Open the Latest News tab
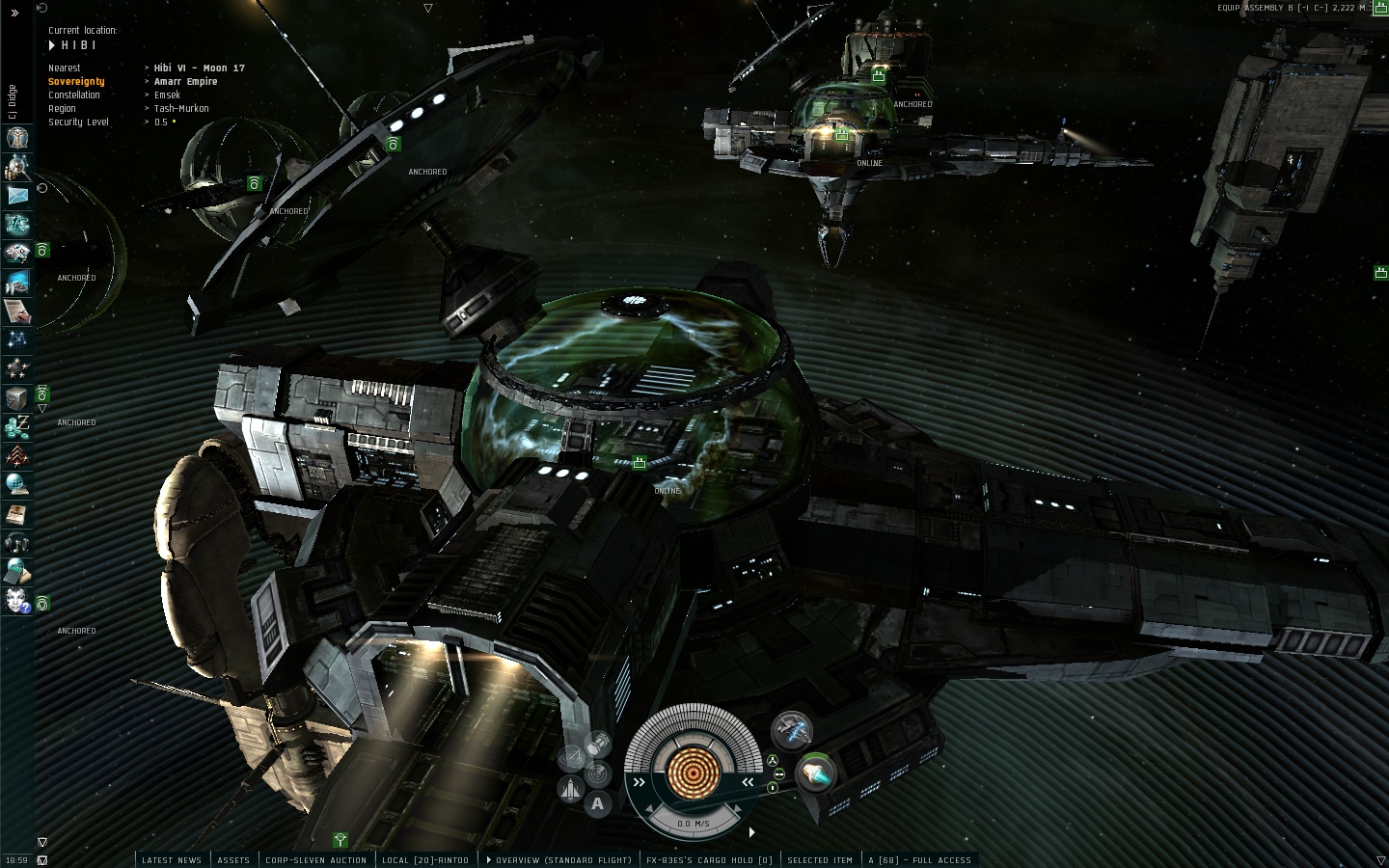Image resolution: width=1389 pixels, height=868 pixels. [x=172, y=860]
